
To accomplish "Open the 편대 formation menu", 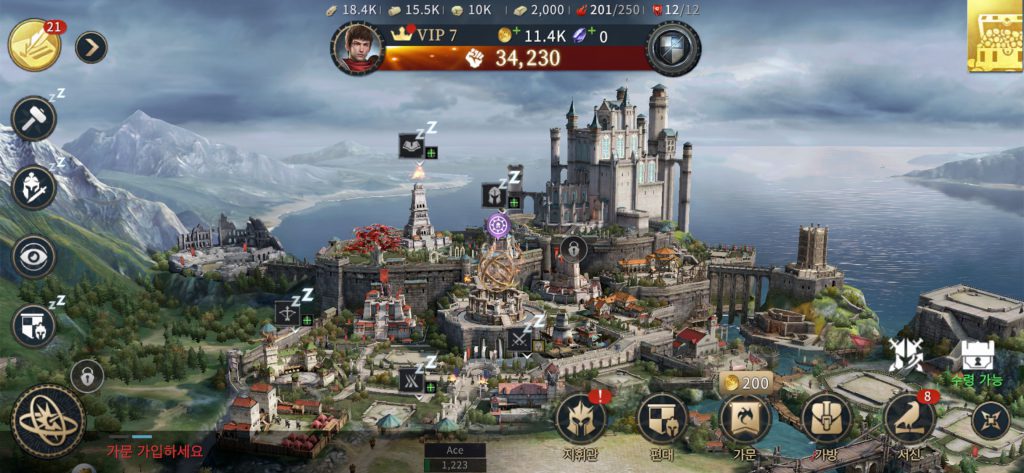I will (662, 420).
